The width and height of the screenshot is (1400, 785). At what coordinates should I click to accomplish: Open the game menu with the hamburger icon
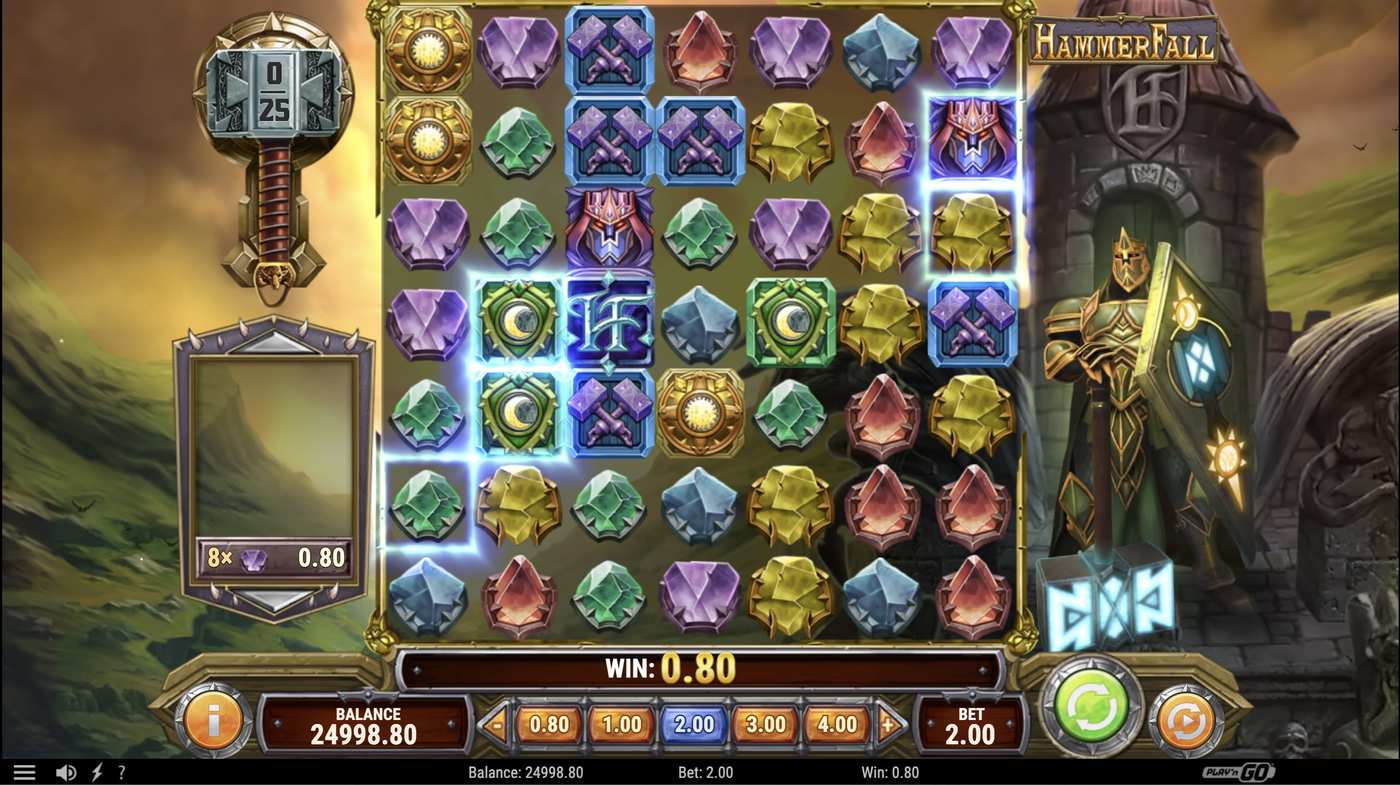pos(25,771)
